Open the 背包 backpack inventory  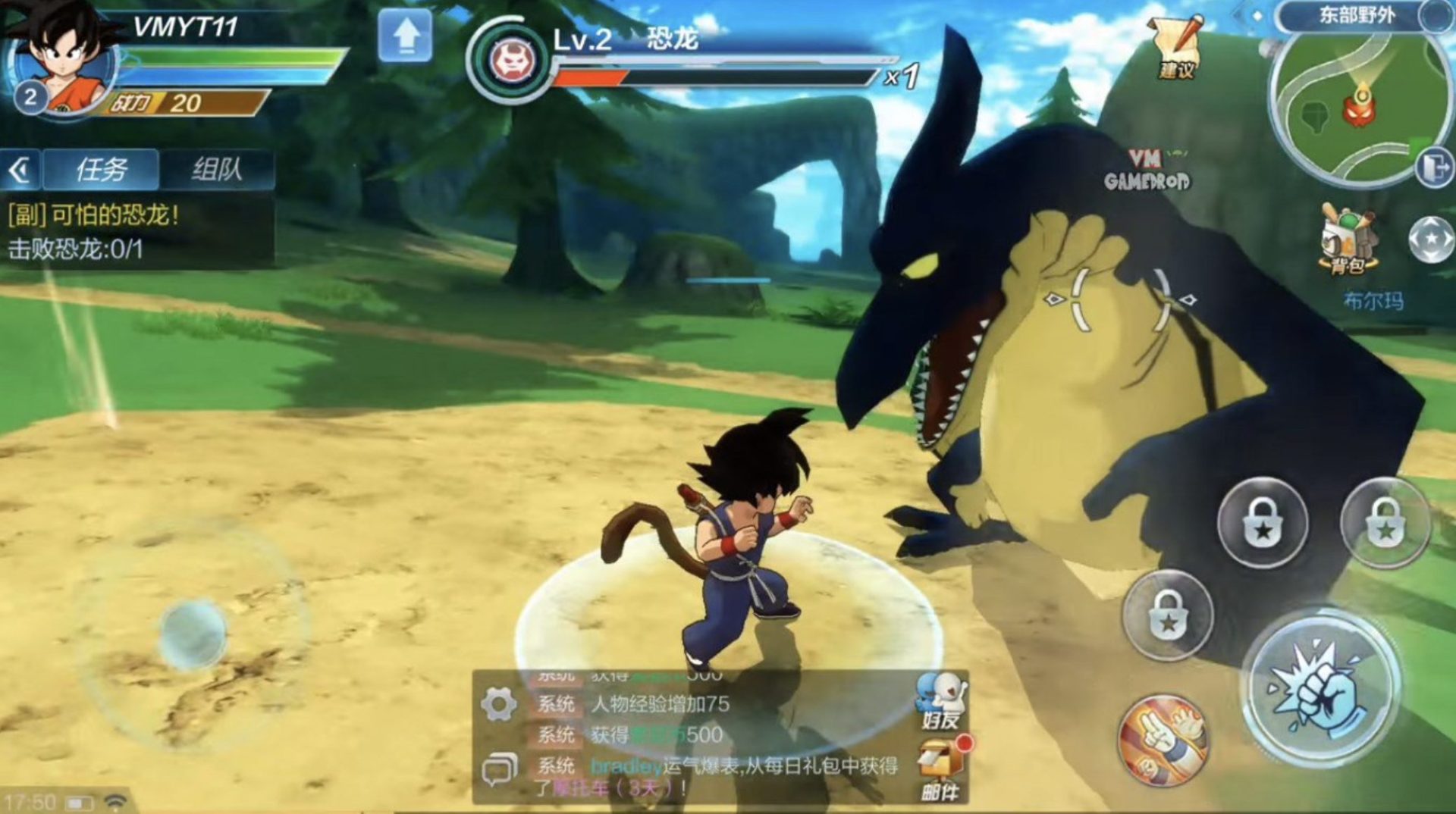1348,238
